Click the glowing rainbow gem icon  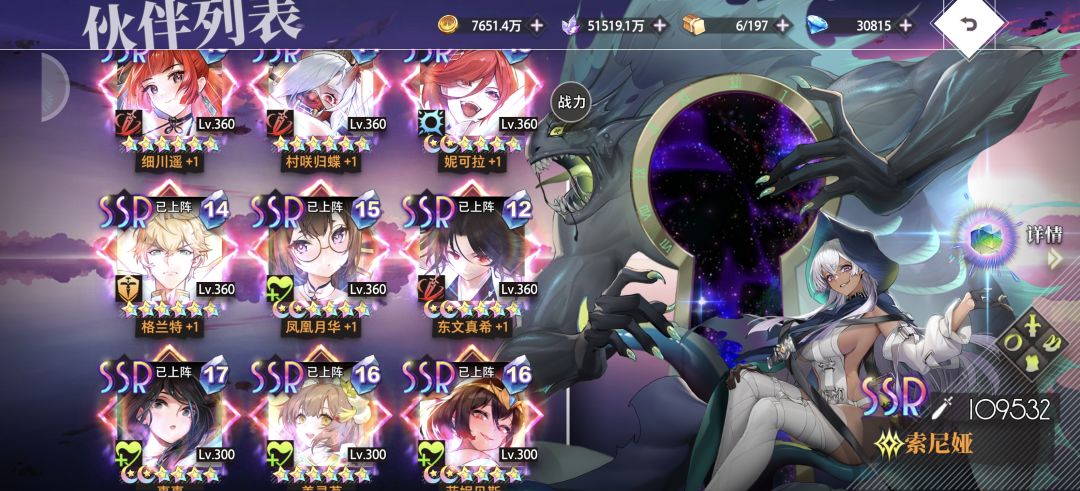(x=986, y=237)
